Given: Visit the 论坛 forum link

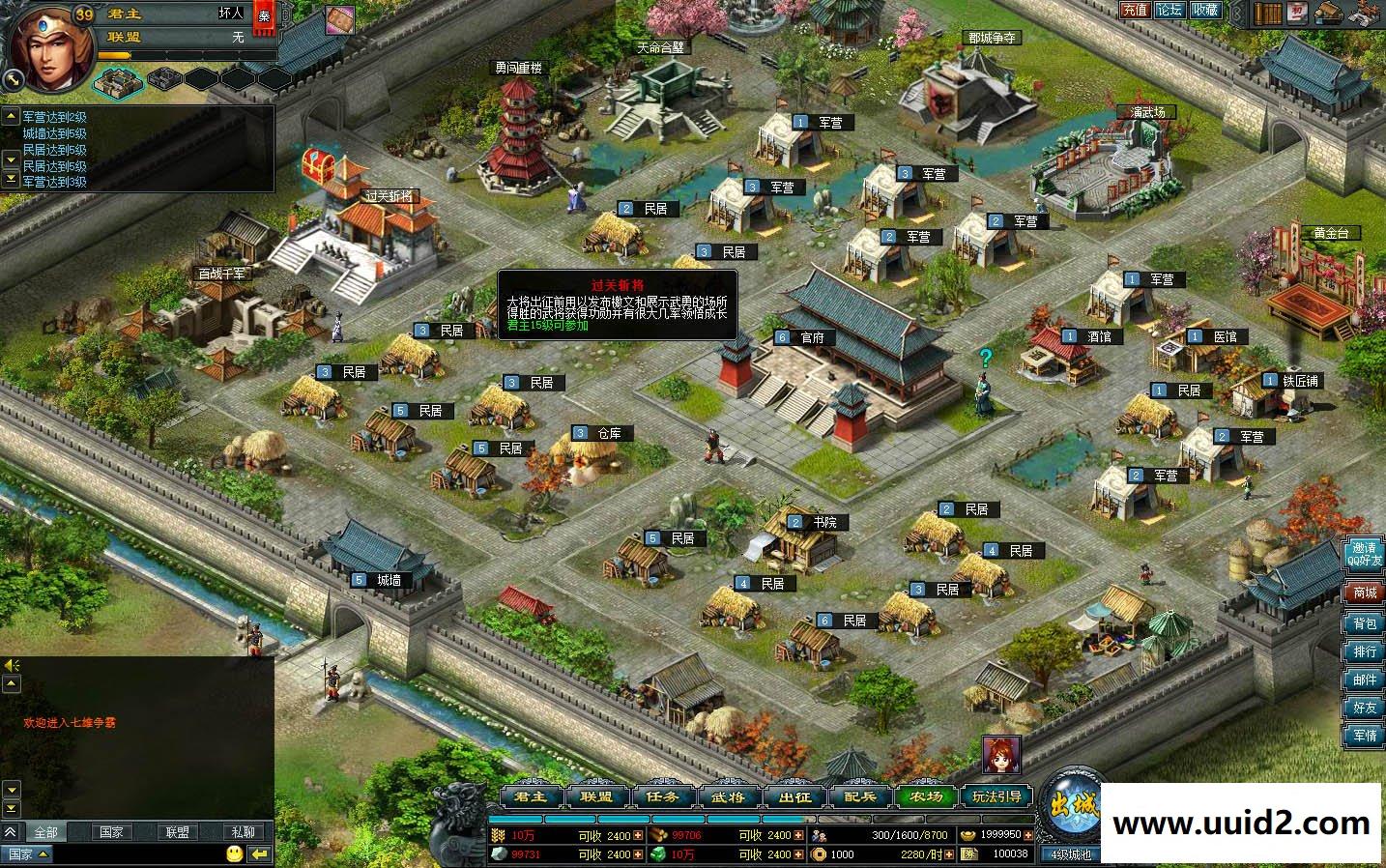Looking at the screenshot, I should (x=1169, y=10).
